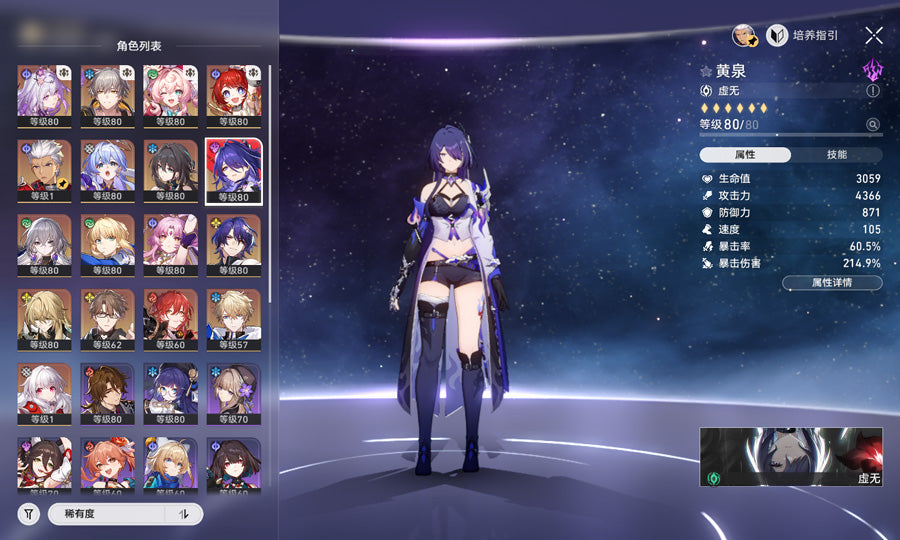
Task: Open 属性详情 attribute details
Action: tap(832, 283)
